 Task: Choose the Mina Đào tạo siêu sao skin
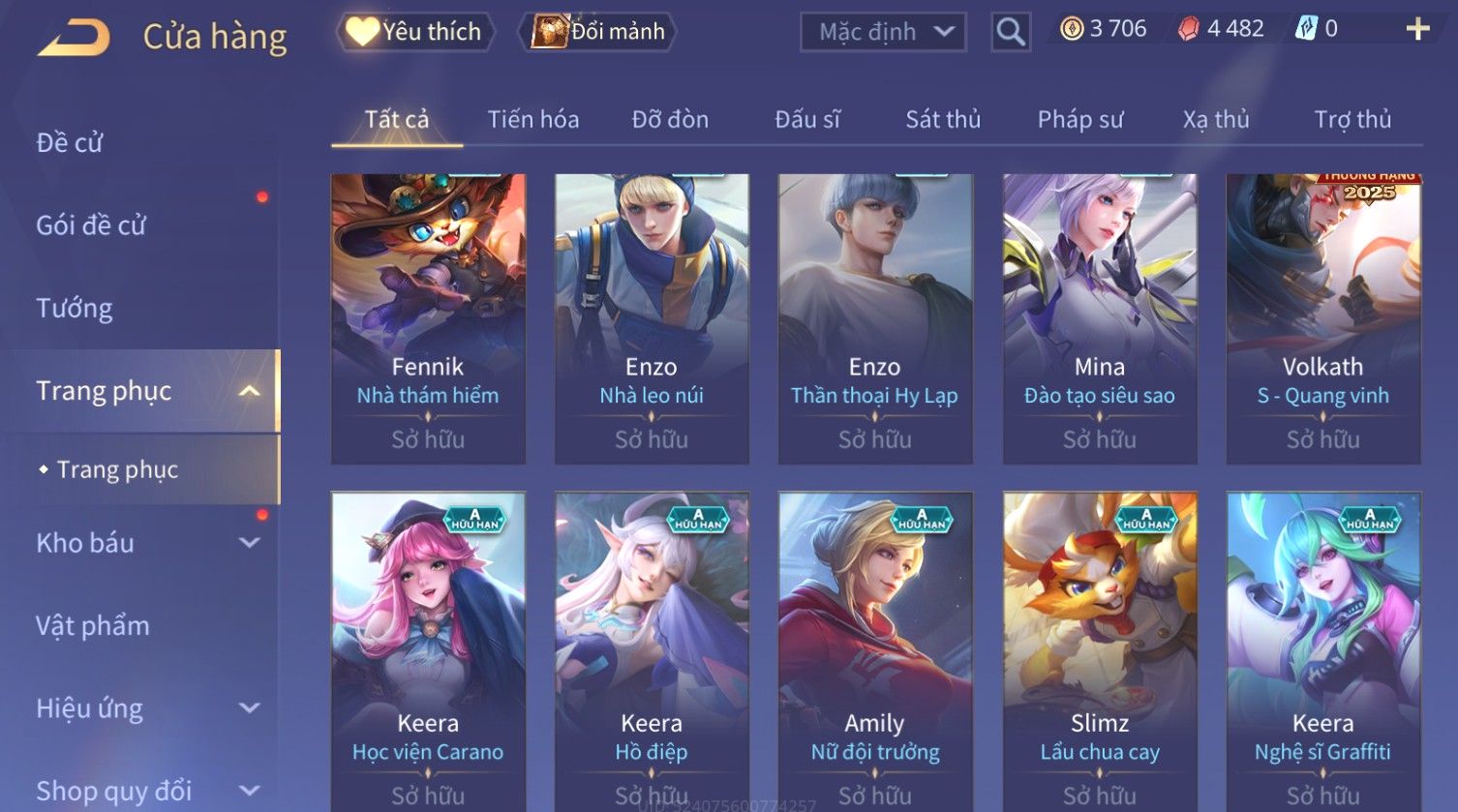coord(1100,318)
